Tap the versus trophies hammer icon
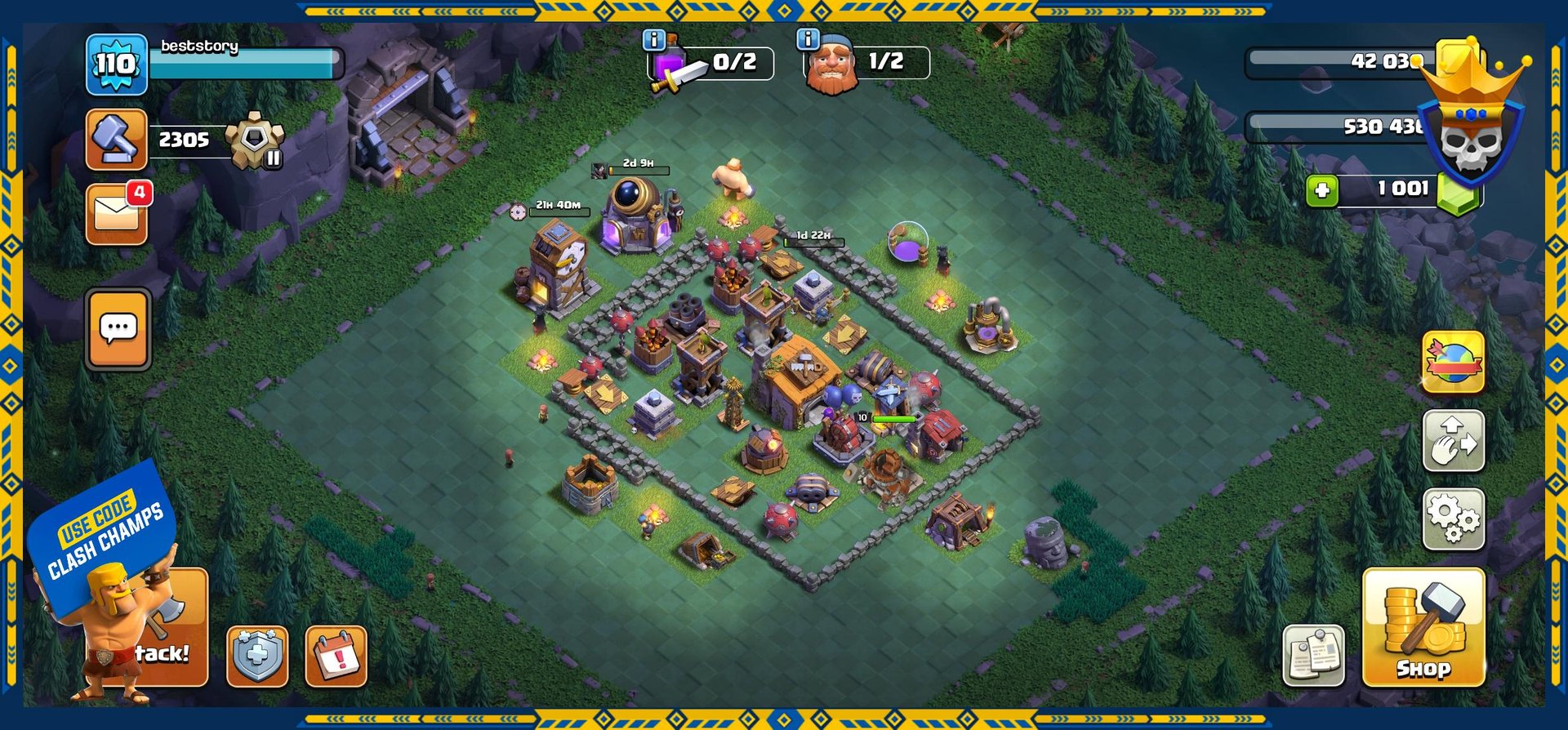 click(x=116, y=139)
